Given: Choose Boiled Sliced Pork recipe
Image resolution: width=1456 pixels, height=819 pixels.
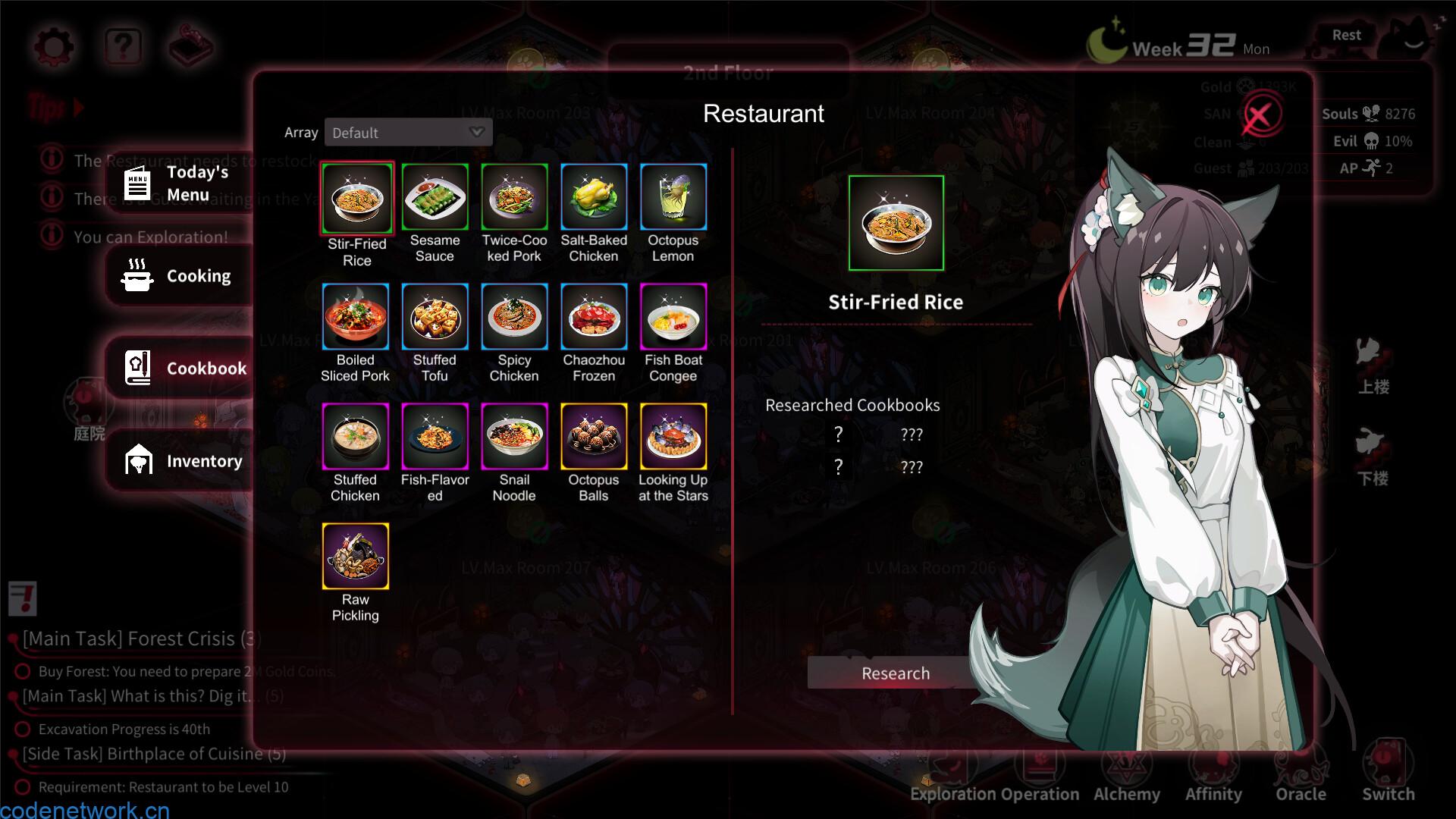Looking at the screenshot, I should click(356, 317).
